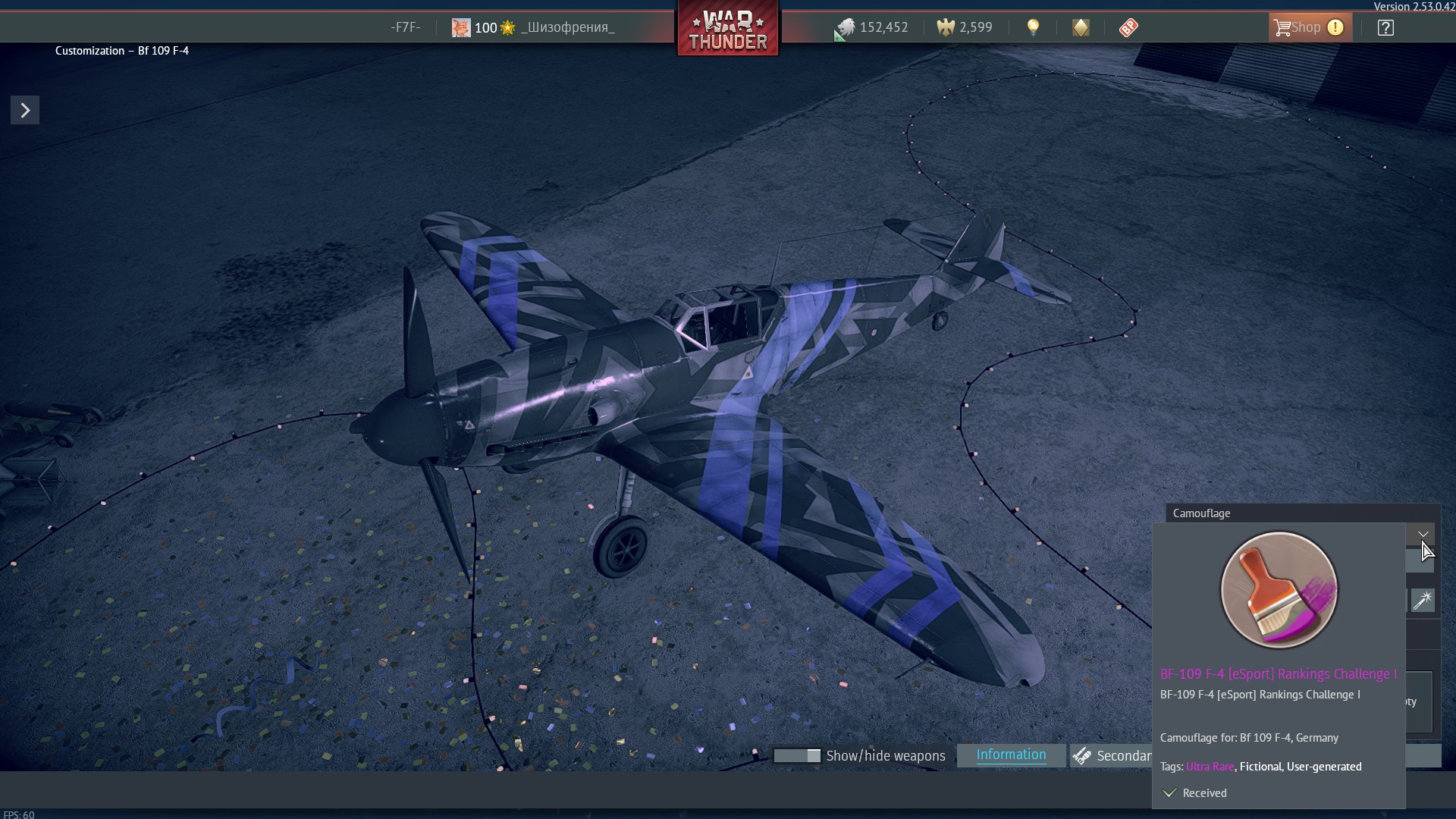Toggle Show/hide weapons switch
Image resolution: width=1456 pixels, height=819 pixels.
pos(797,756)
